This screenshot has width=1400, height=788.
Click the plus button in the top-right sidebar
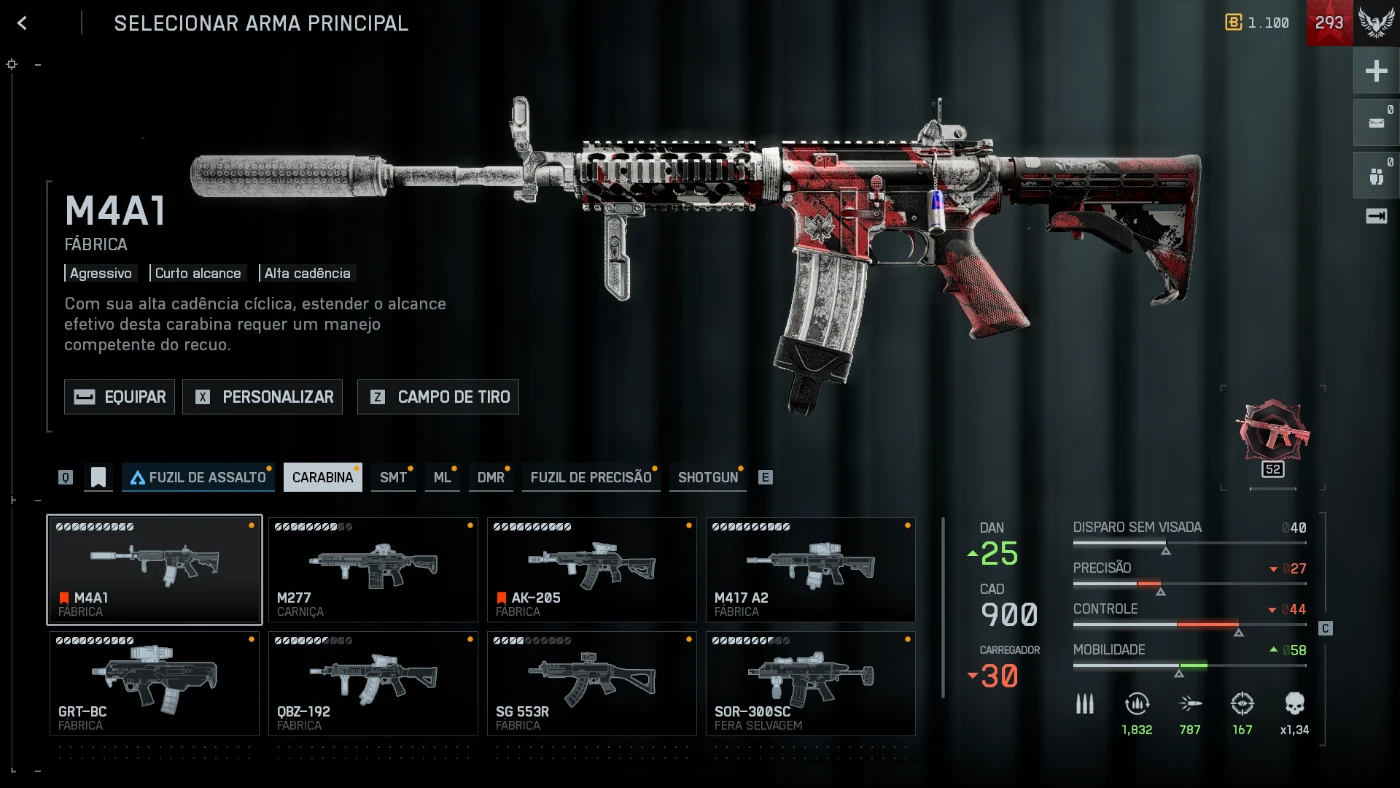1376,71
